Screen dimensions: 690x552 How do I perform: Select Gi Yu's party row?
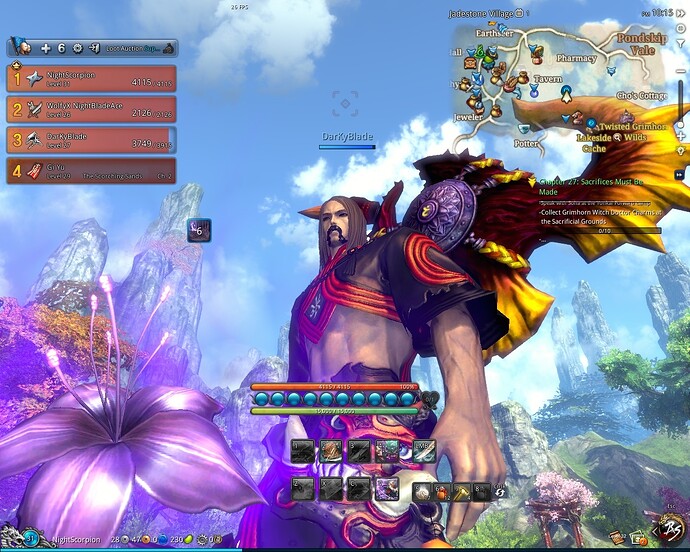point(92,171)
